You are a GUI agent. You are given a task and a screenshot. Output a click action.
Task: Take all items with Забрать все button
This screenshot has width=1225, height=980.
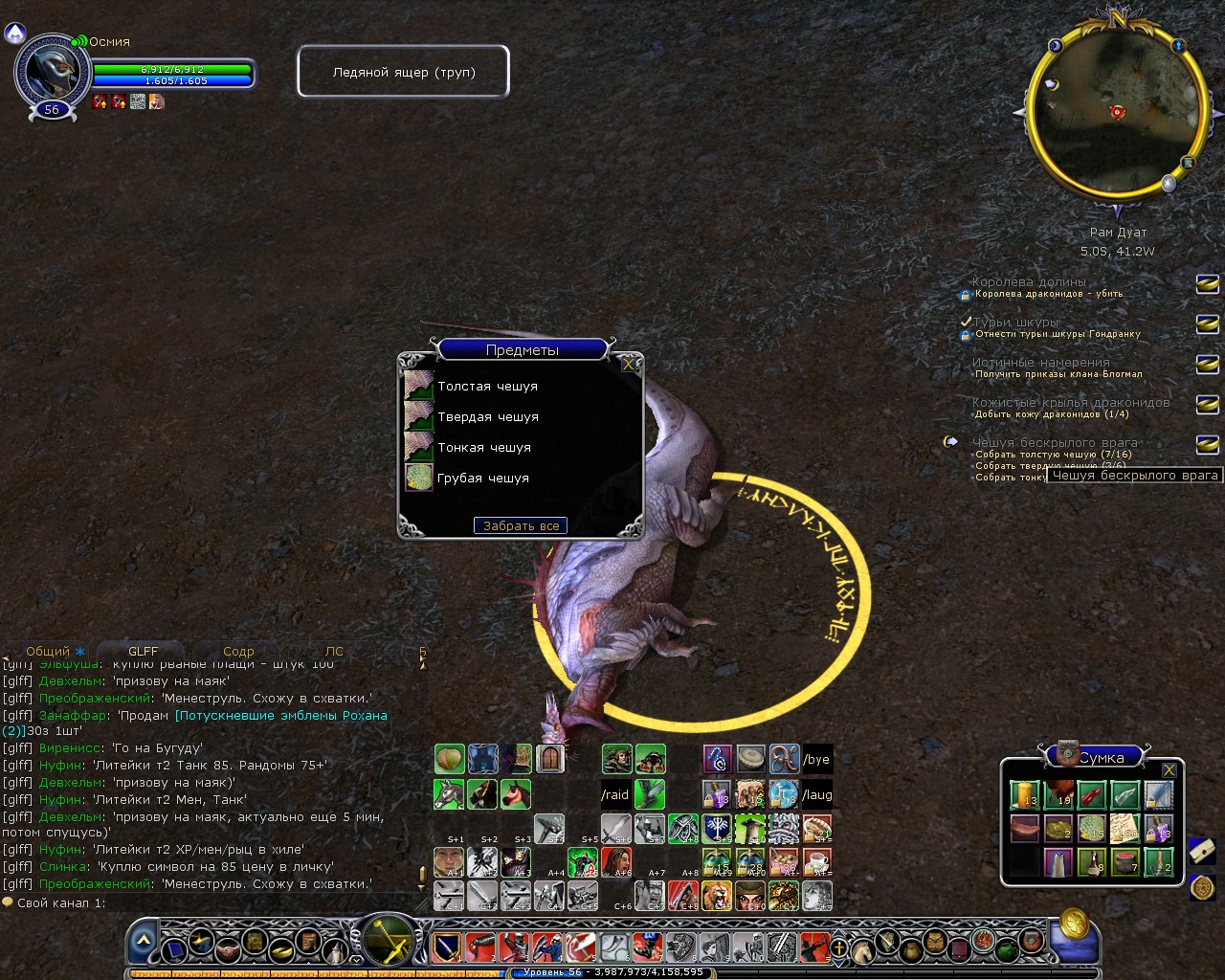point(521,525)
